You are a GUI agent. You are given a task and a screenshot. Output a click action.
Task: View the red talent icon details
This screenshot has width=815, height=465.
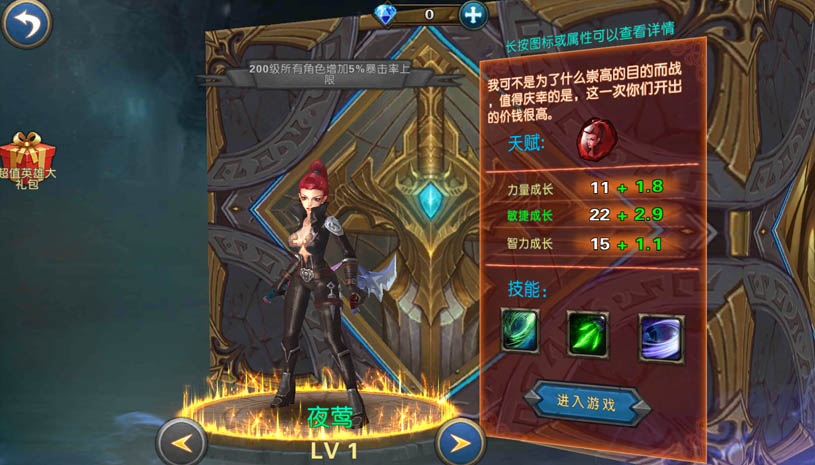pyautogui.click(x=597, y=141)
